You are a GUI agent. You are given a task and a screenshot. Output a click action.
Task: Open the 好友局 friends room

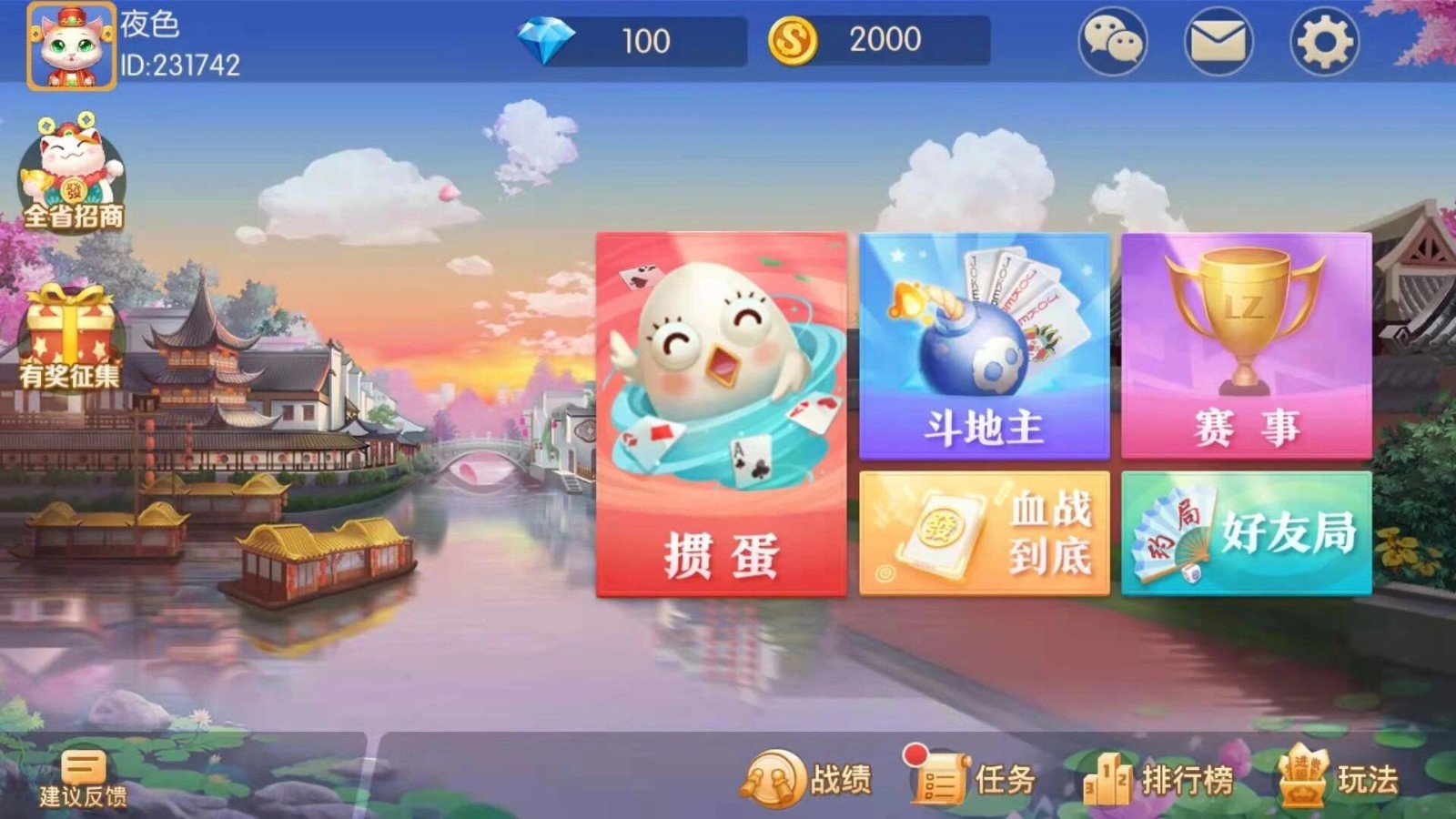1247,532
